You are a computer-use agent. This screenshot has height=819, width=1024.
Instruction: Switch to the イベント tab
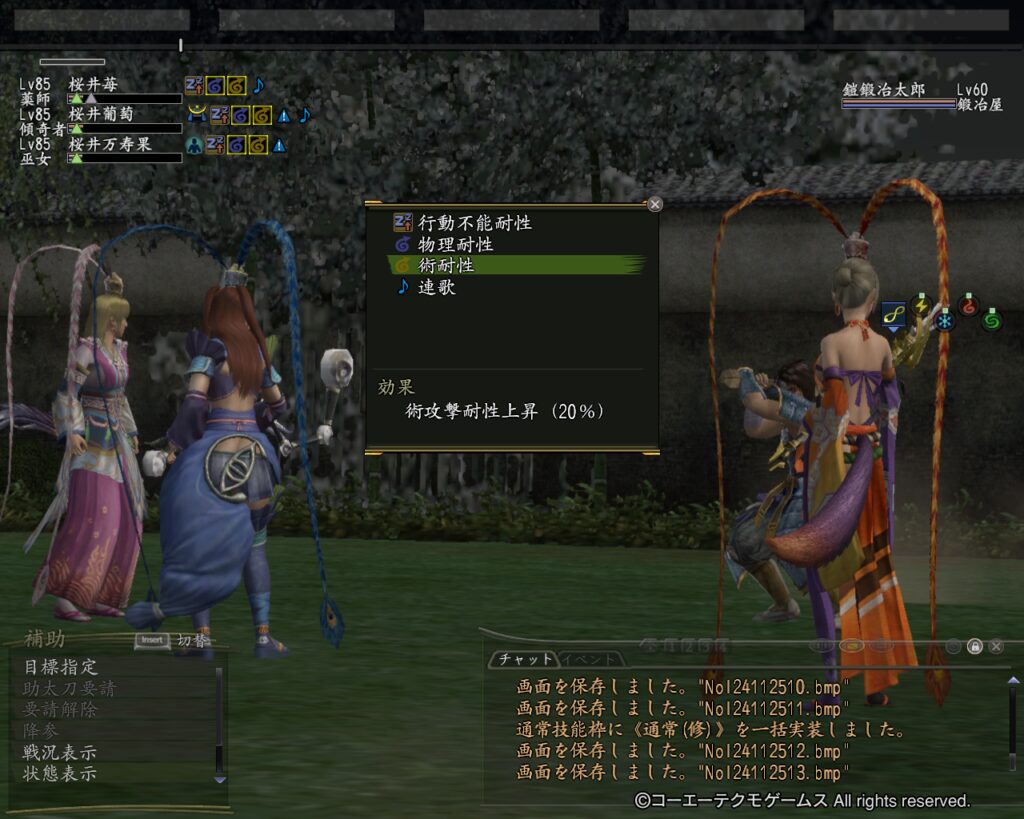coord(588,659)
